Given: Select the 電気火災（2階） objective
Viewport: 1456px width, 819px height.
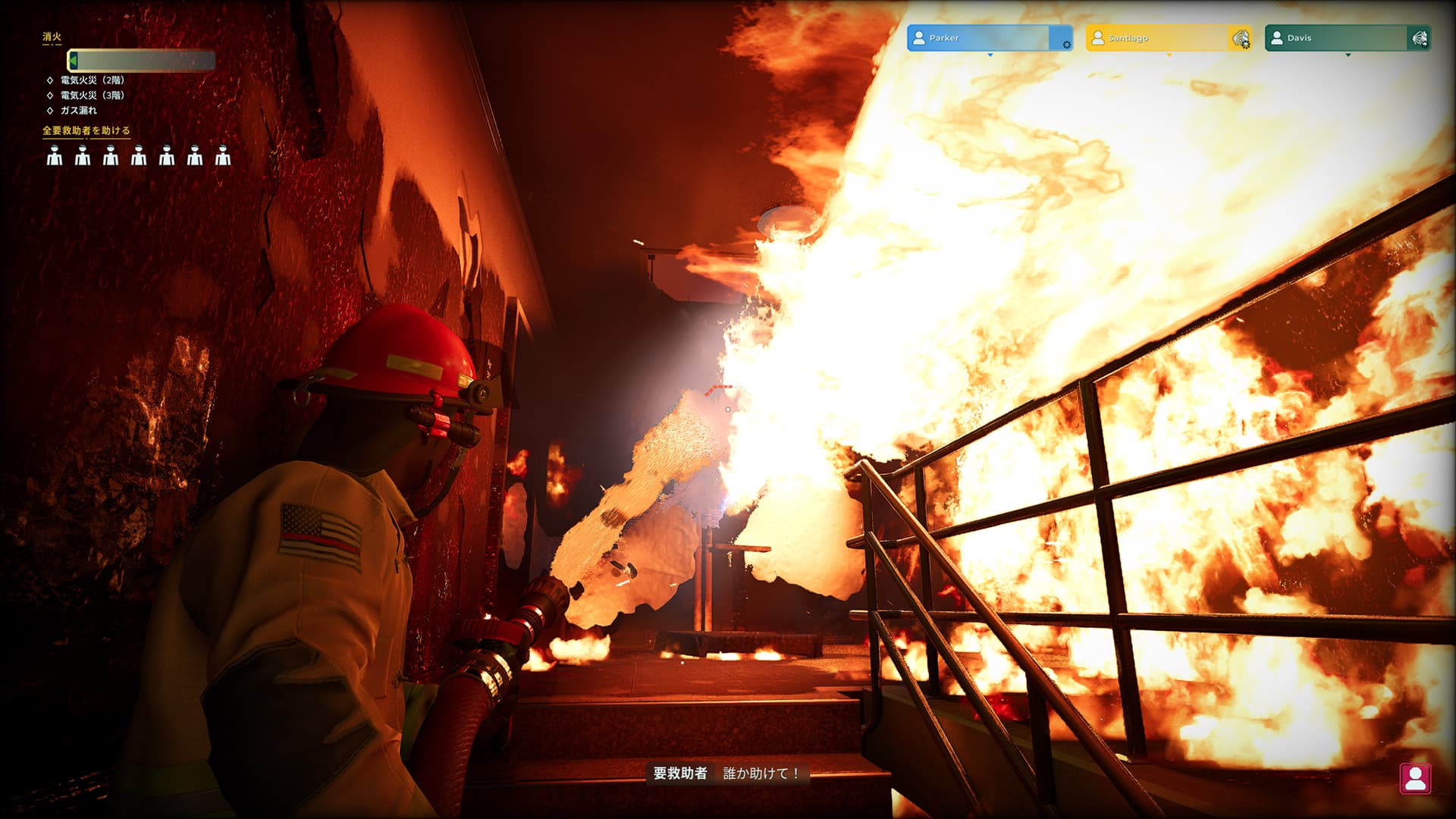Looking at the screenshot, I should click(92, 80).
